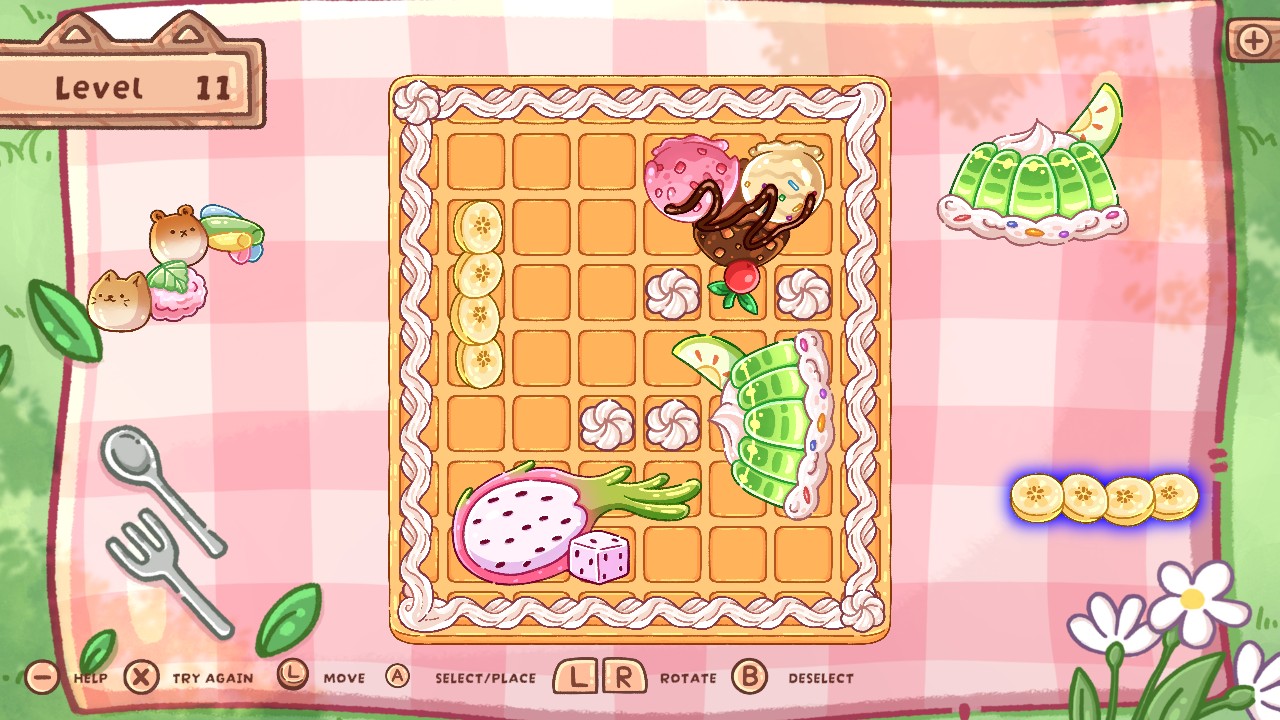Click the L Move control
Screen dimensions: 1280x720
pyautogui.click(x=292, y=676)
